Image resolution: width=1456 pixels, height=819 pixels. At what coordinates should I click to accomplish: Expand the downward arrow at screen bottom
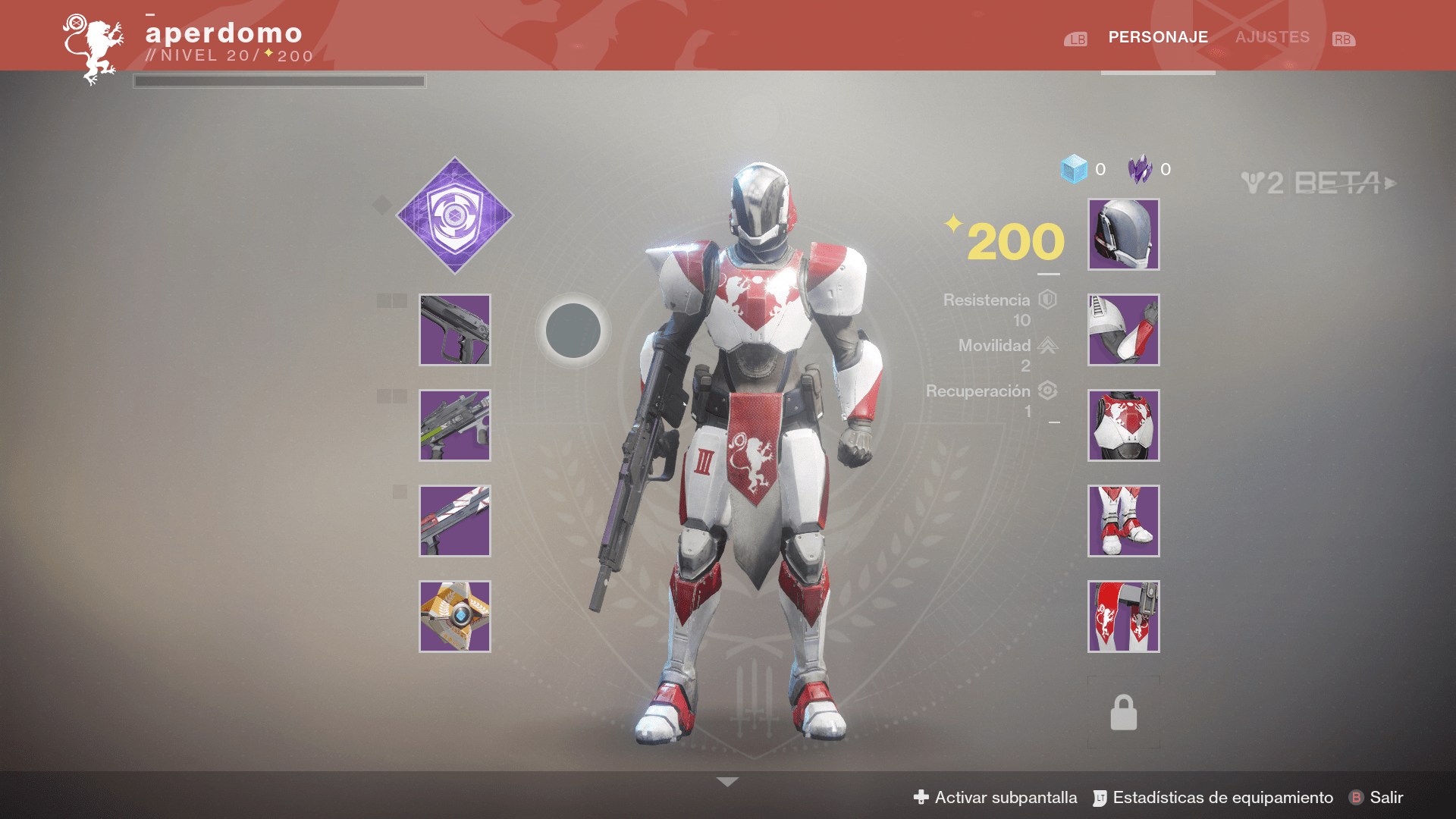point(727,782)
